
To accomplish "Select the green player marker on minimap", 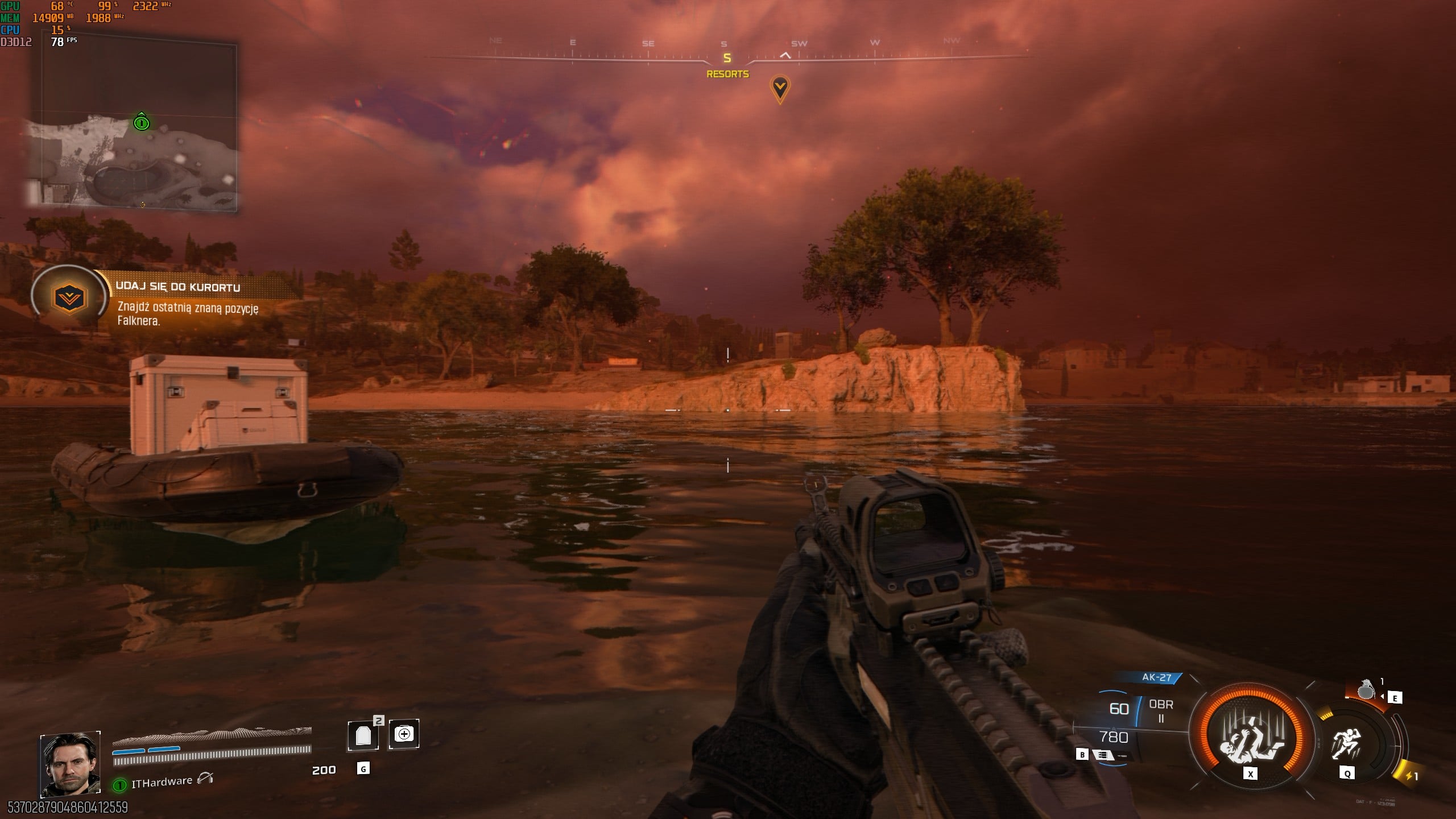I will click(x=142, y=122).
